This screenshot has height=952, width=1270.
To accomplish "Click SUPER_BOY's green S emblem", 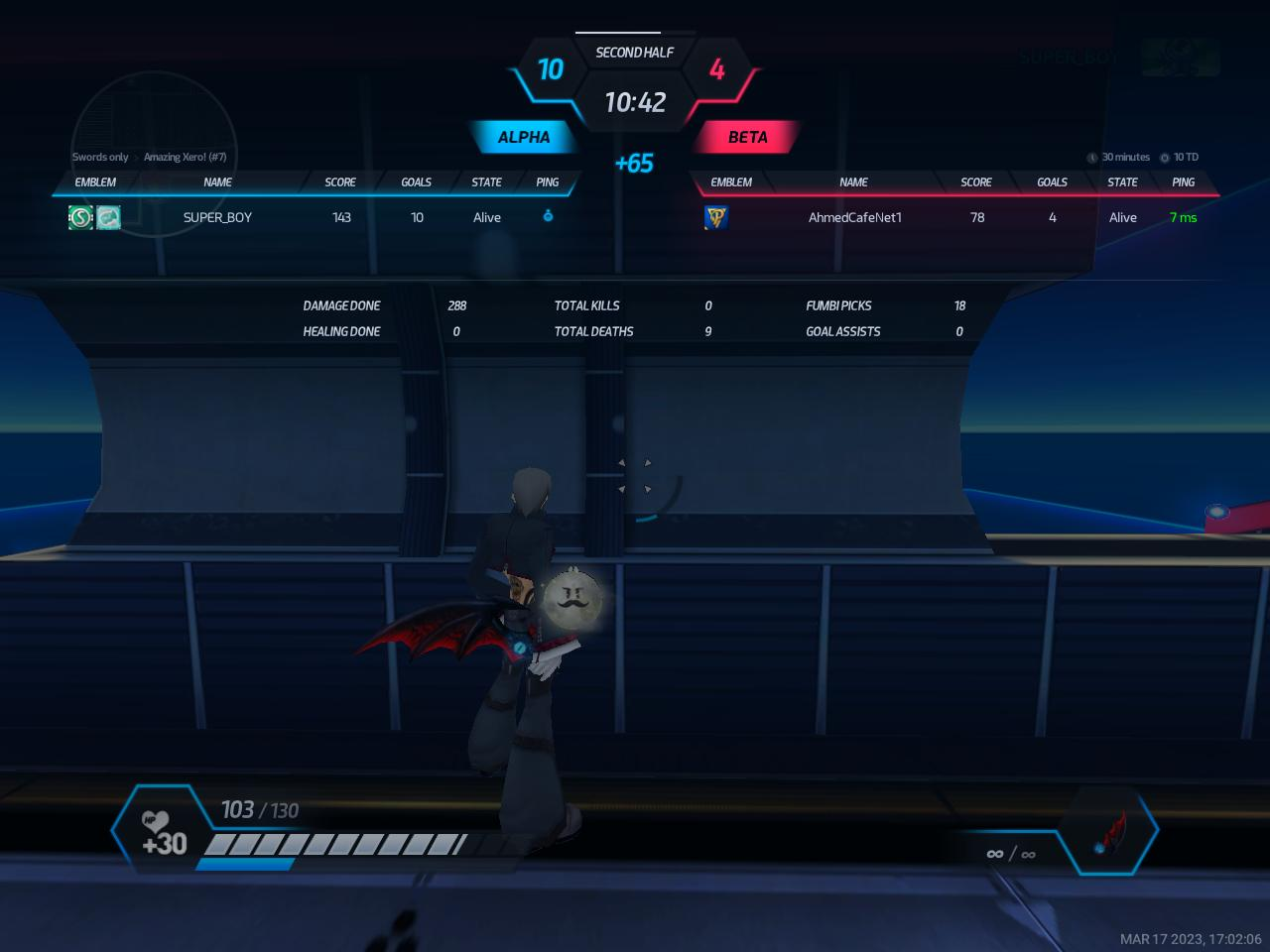I will coord(80,217).
